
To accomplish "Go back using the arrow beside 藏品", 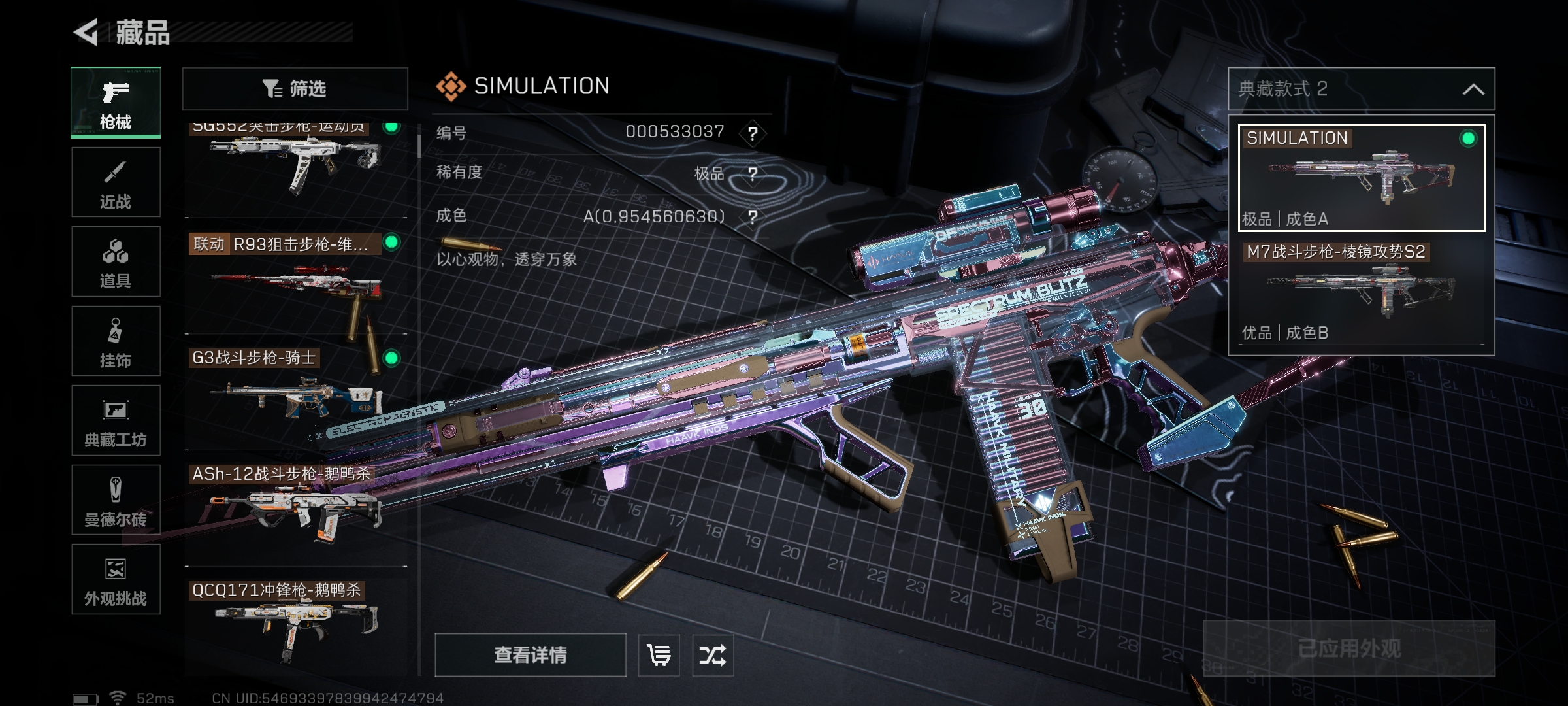I will (x=87, y=32).
